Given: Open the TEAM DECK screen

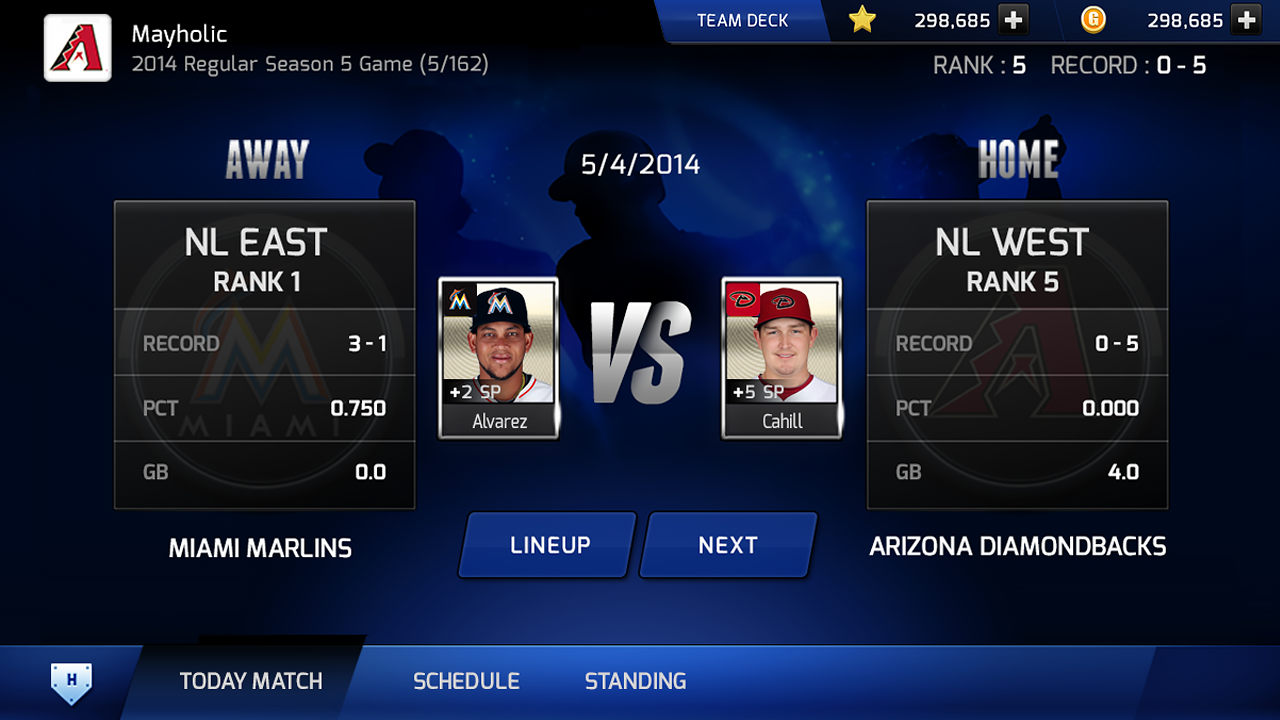Looking at the screenshot, I should click(743, 19).
